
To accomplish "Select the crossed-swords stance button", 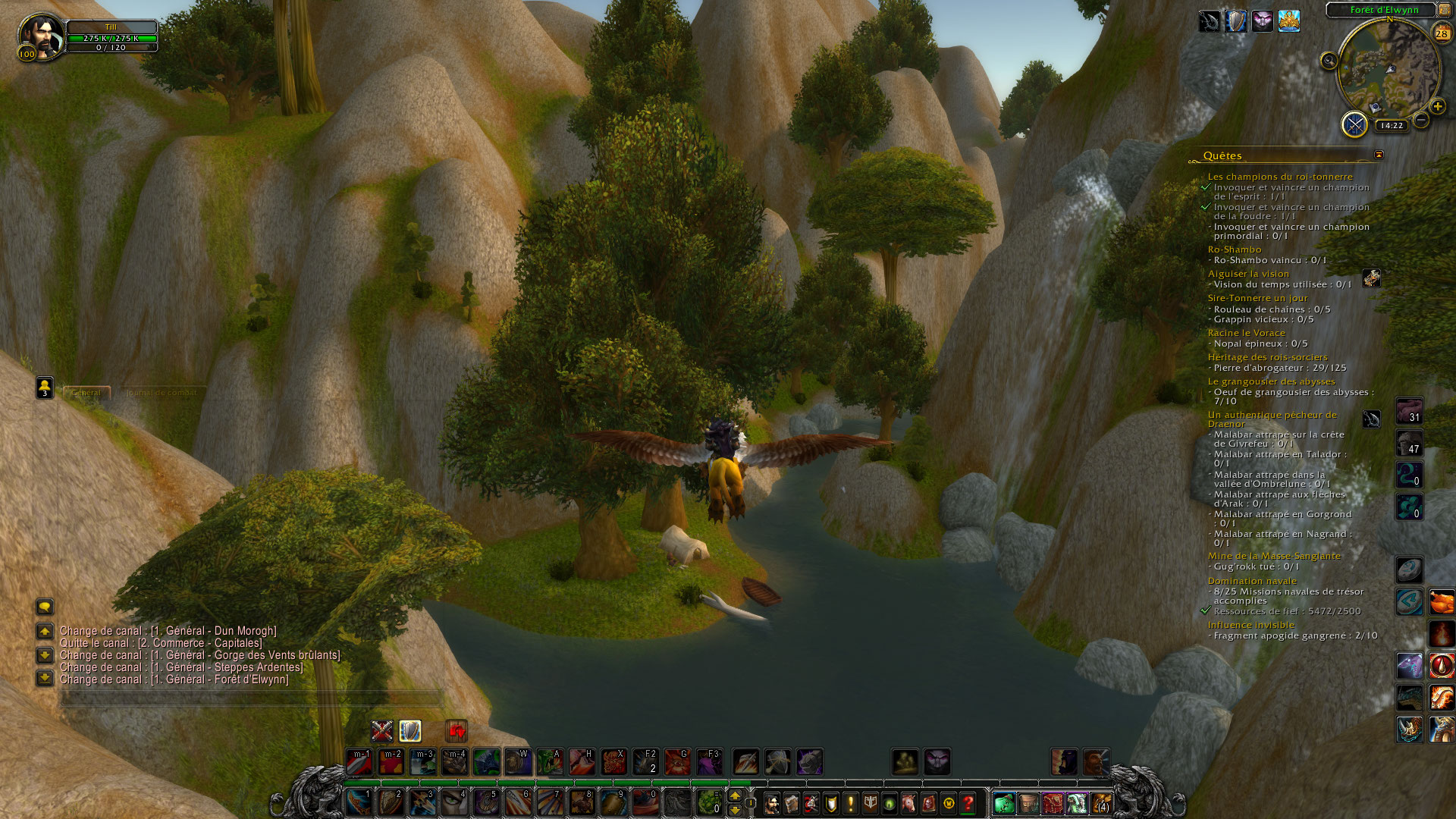I will [382, 731].
